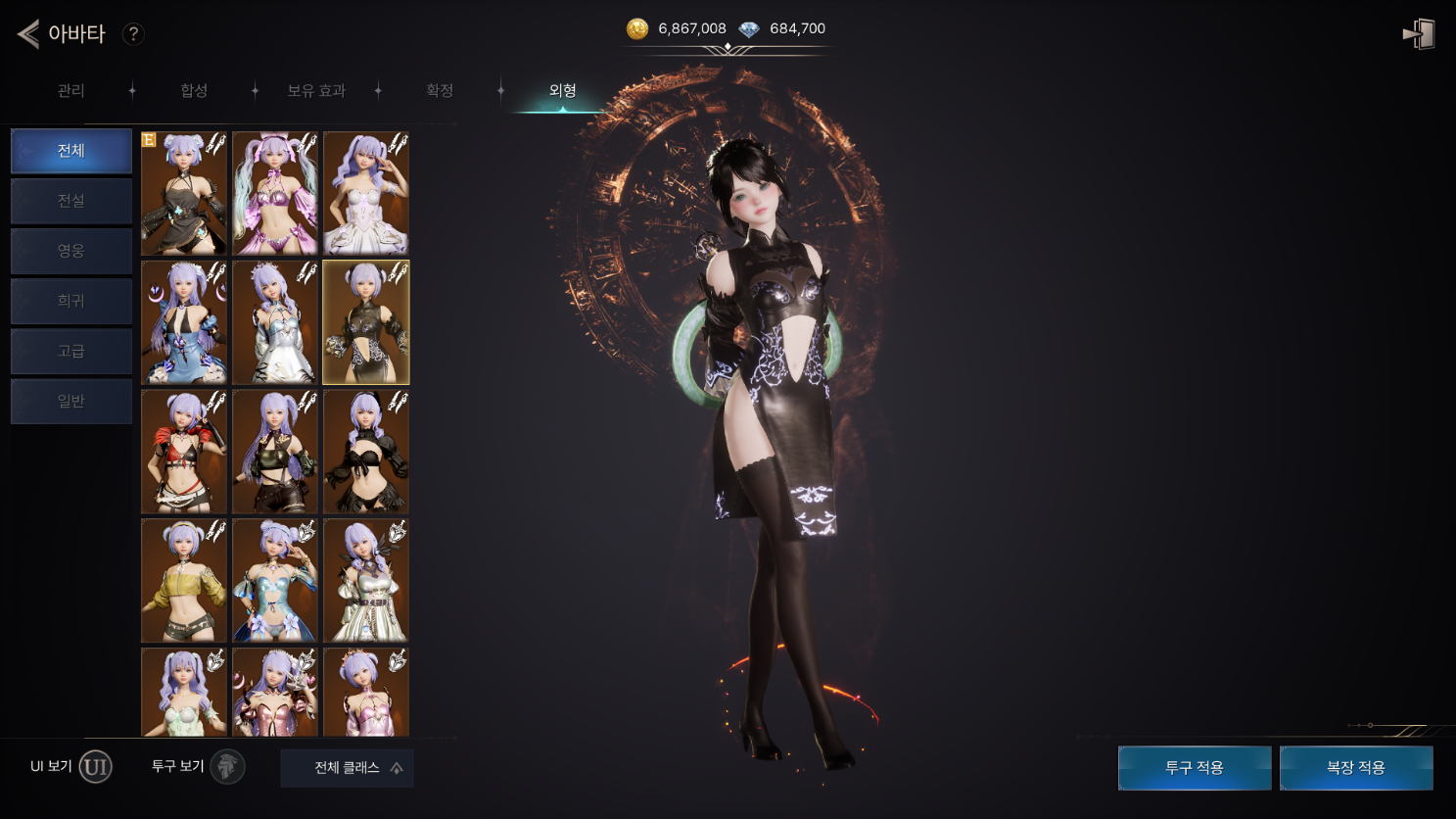The width and height of the screenshot is (1456, 819).
Task: Choose the yellow top avatar thumbnail
Action: pos(184,580)
